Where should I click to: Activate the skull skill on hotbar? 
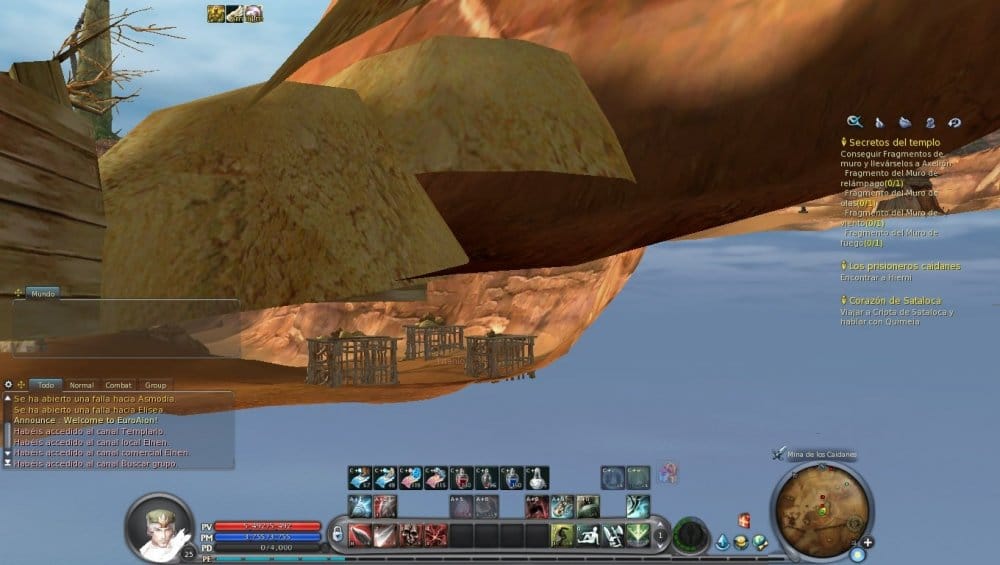click(x=410, y=535)
